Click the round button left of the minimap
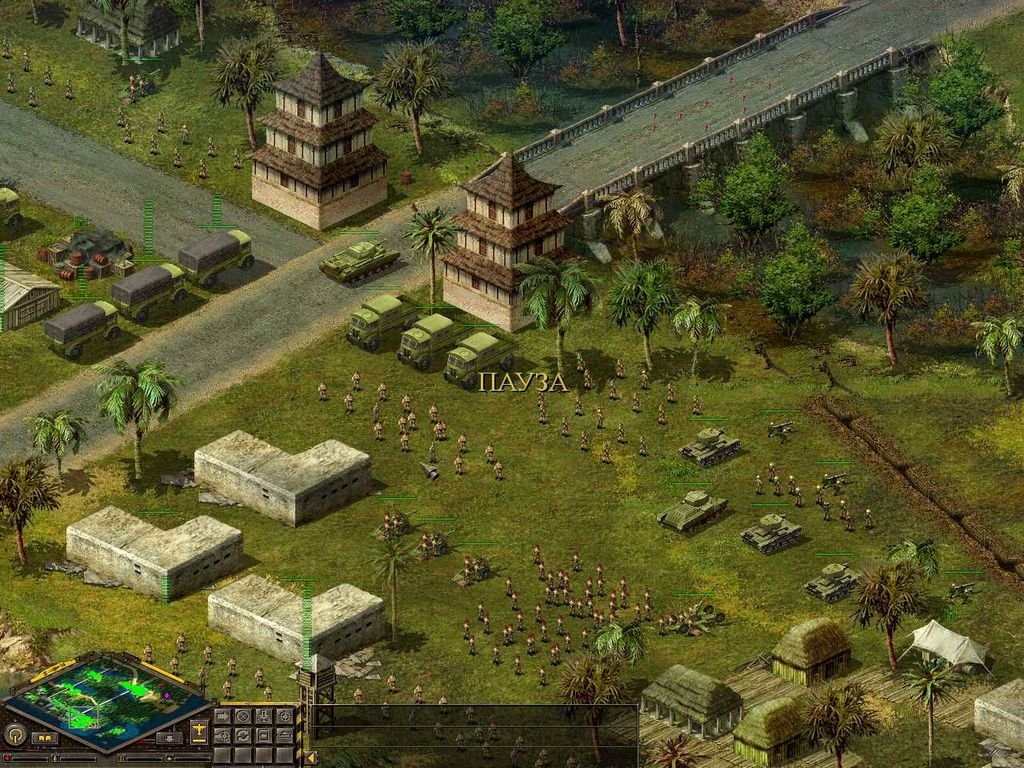The width and height of the screenshot is (1024, 768). 15,734
